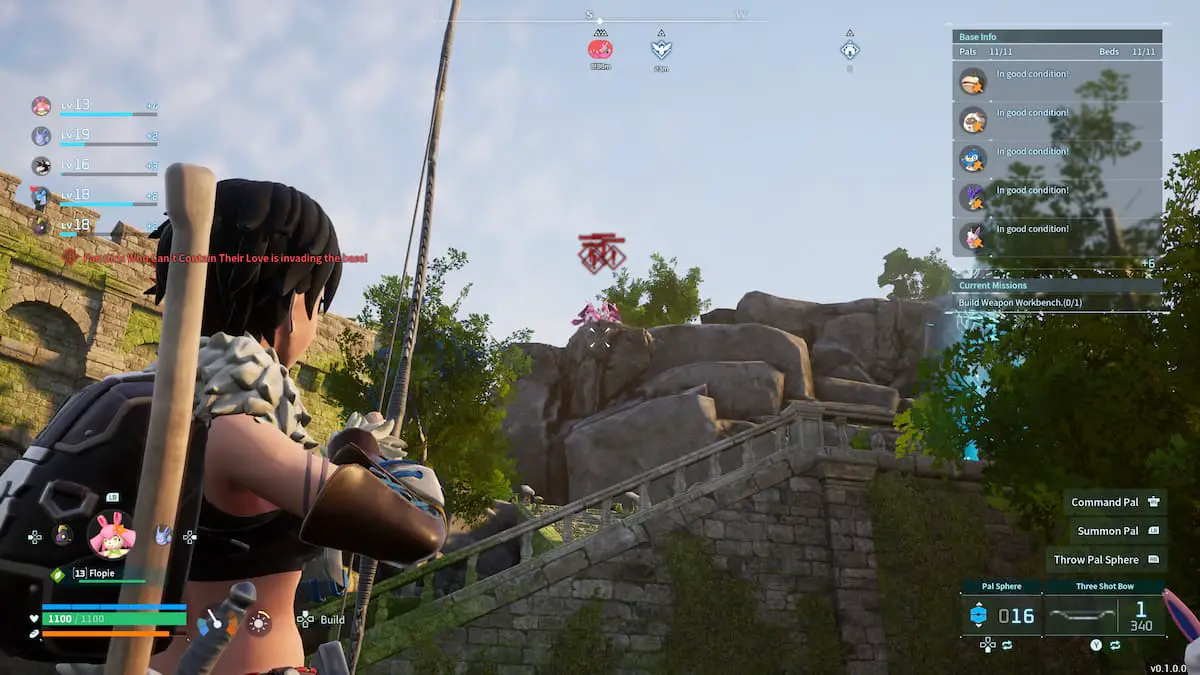This screenshot has height=675, width=1200.
Task: Click the time-of-day sun indicator
Action: click(x=259, y=623)
